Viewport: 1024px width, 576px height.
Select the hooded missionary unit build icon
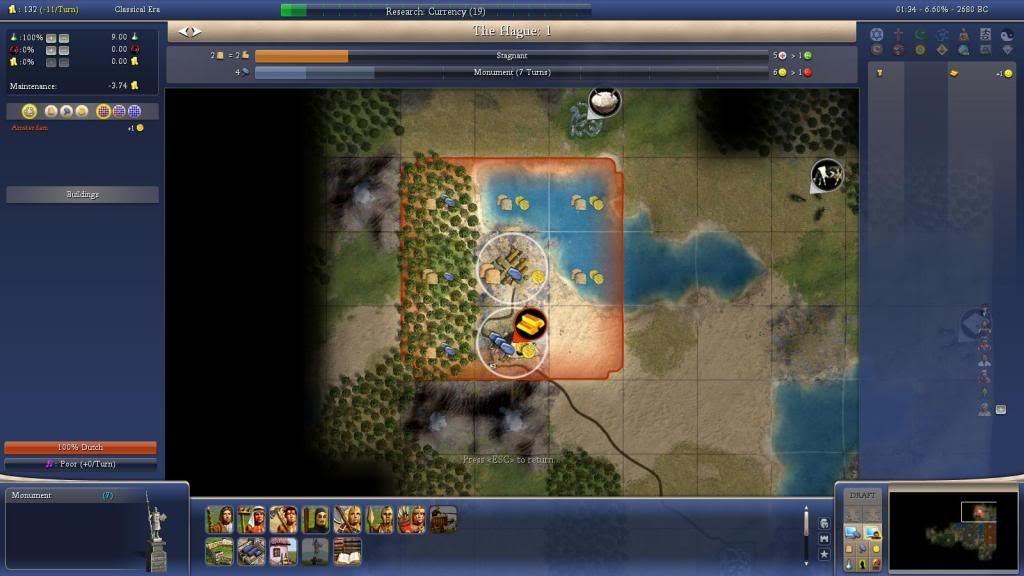(x=315, y=520)
